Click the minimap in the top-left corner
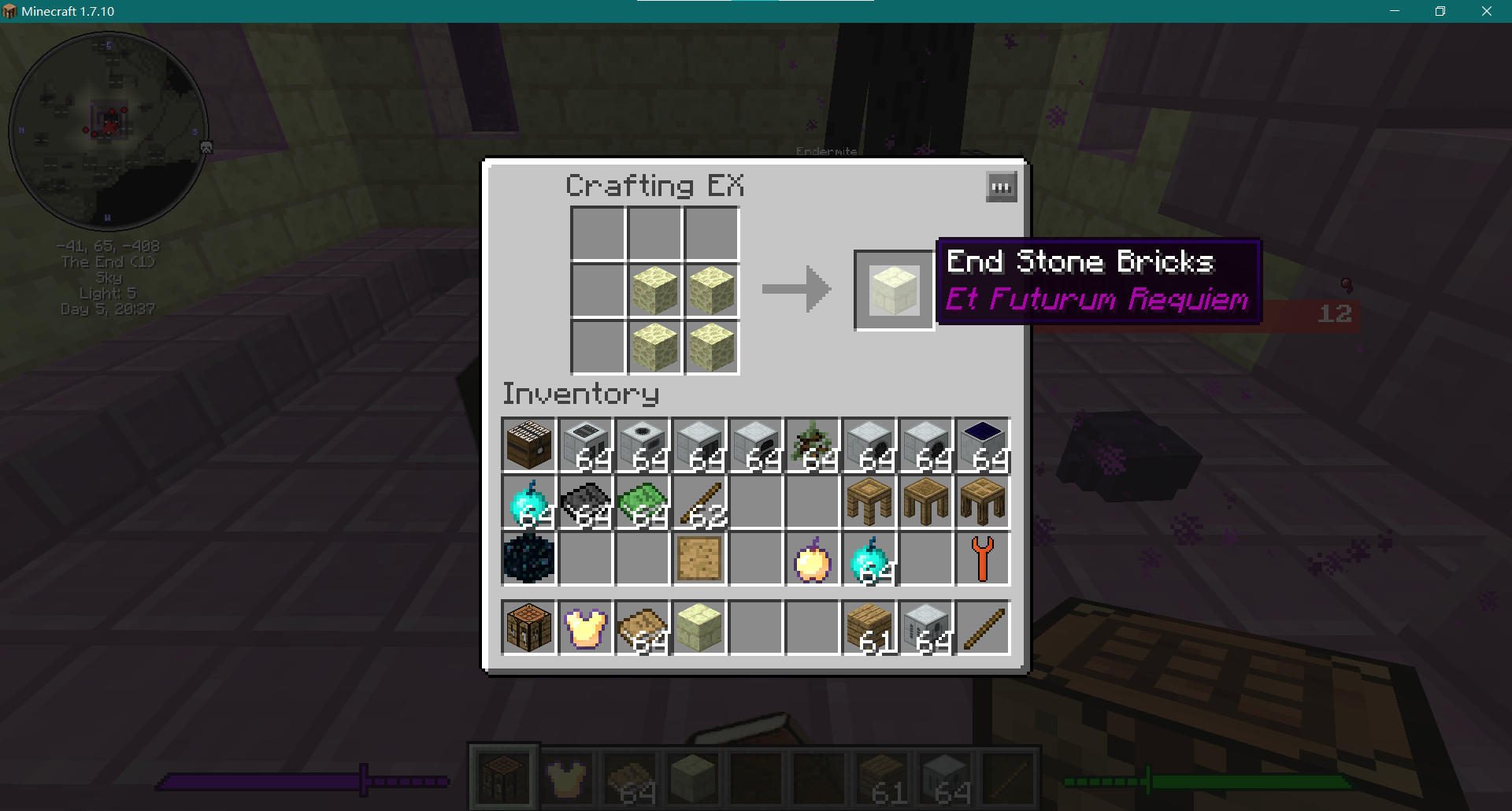The image size is (1512, 811). point(110,130)
